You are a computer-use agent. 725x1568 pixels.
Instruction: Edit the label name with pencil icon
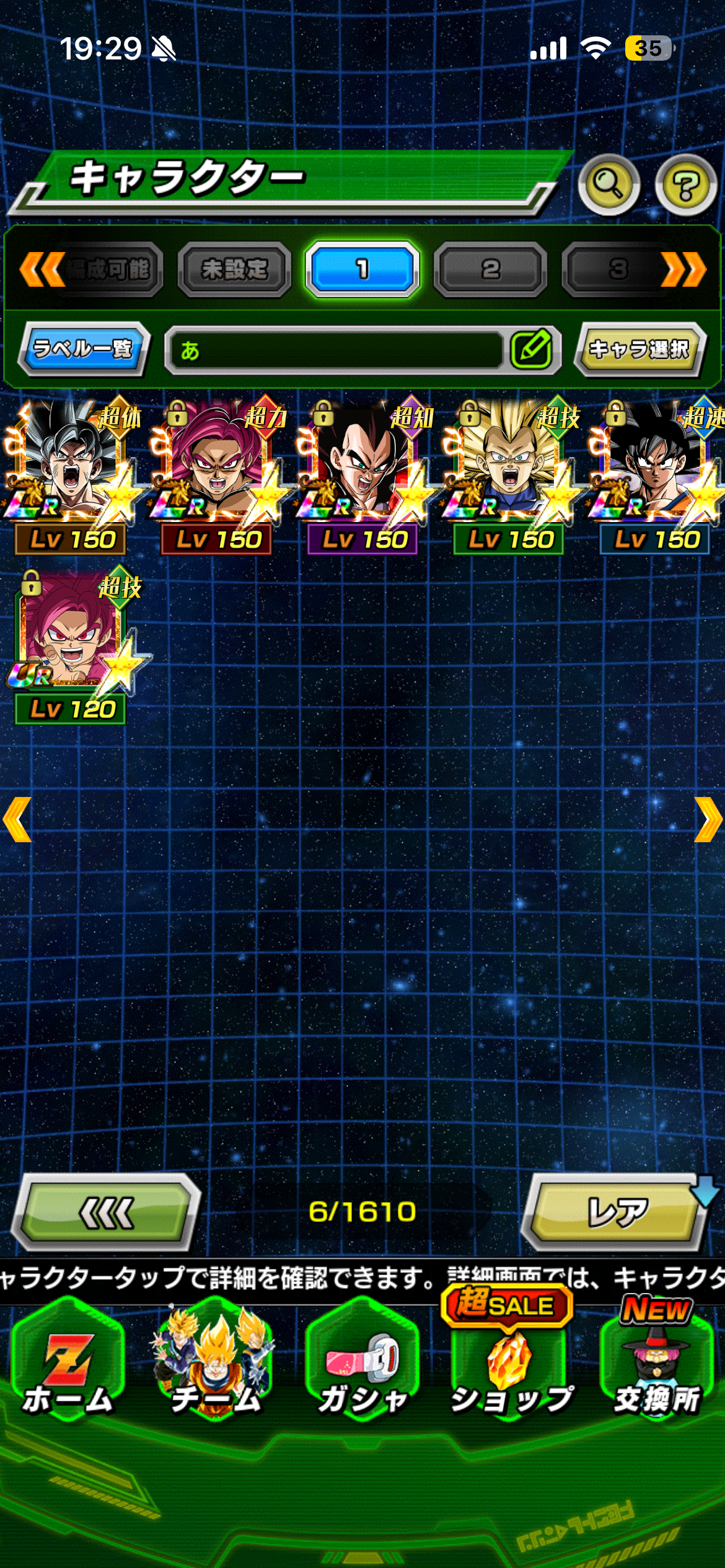(x=532, y=350)
